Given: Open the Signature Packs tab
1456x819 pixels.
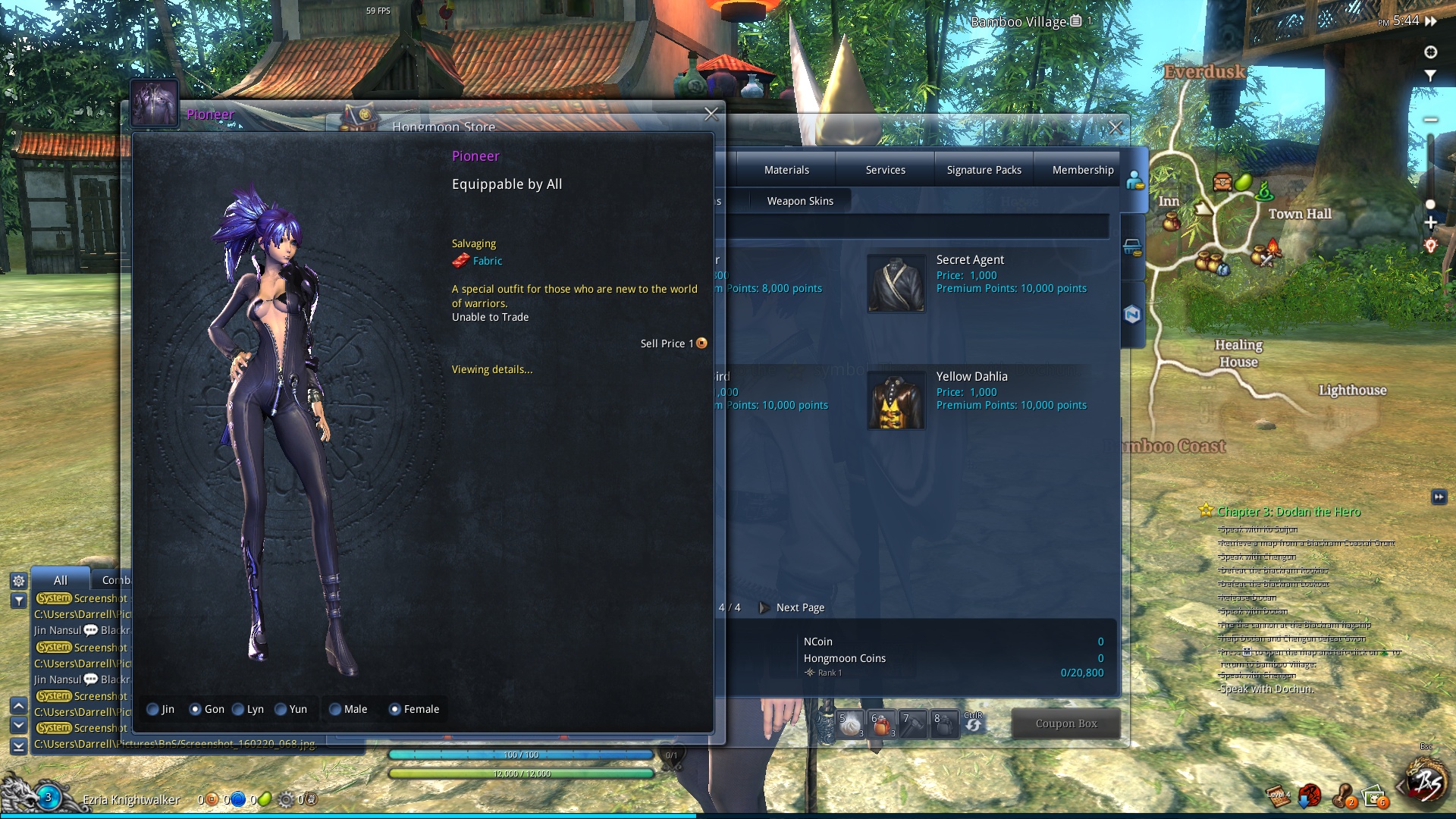Looking at the screenshot, I should 984,170.
